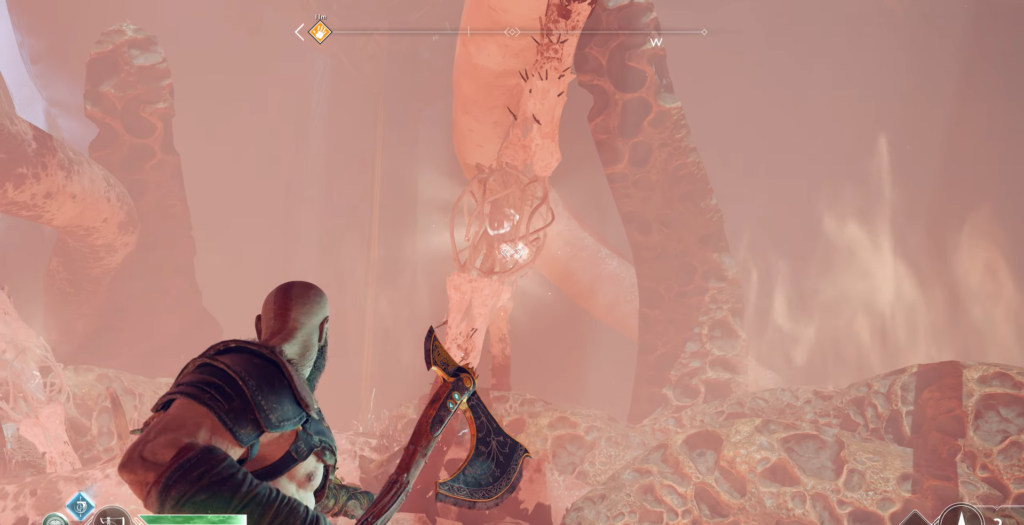Select the west 'W' compass heading
This screenshot has height=525, width=1024.
tap(656, 43)
